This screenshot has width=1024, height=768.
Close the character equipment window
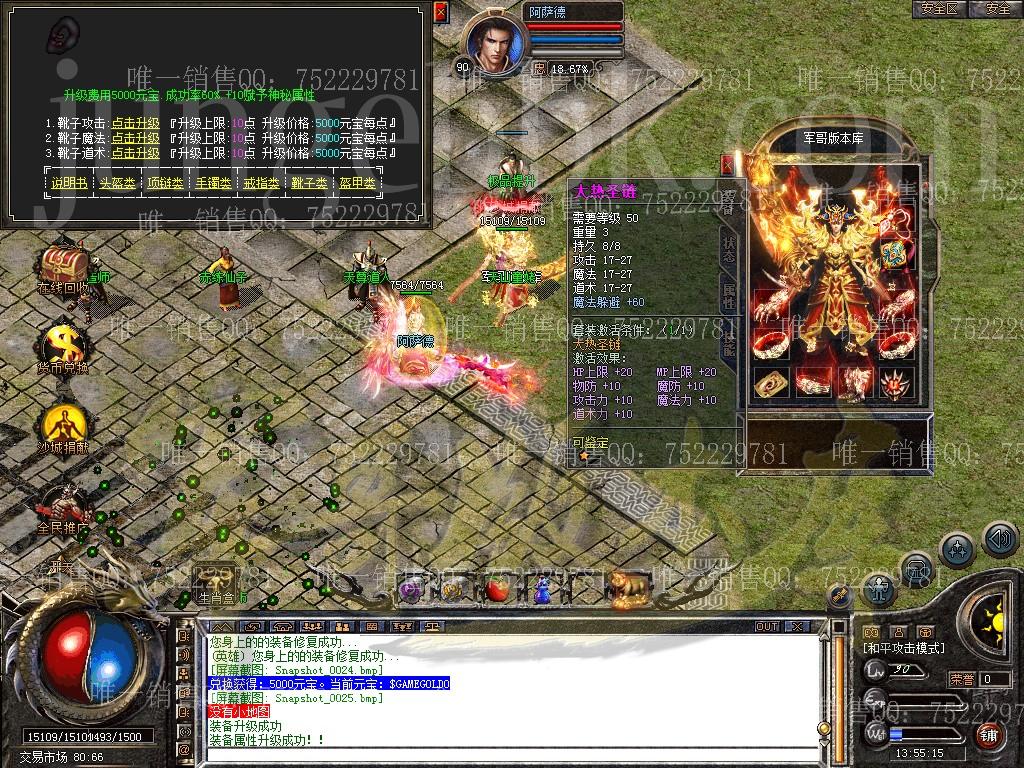[x=727, y=165]
